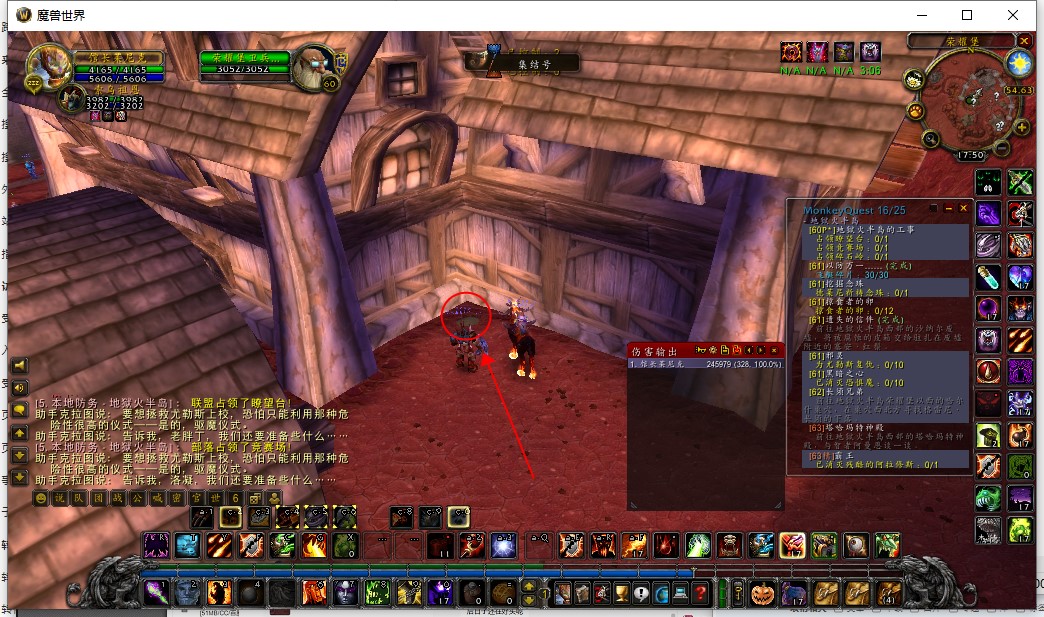The height and width of the screenshot is (617, 1044).
Task: Use the jack-o-lantern pumpkin bag slot
Action: coord(763,593)
